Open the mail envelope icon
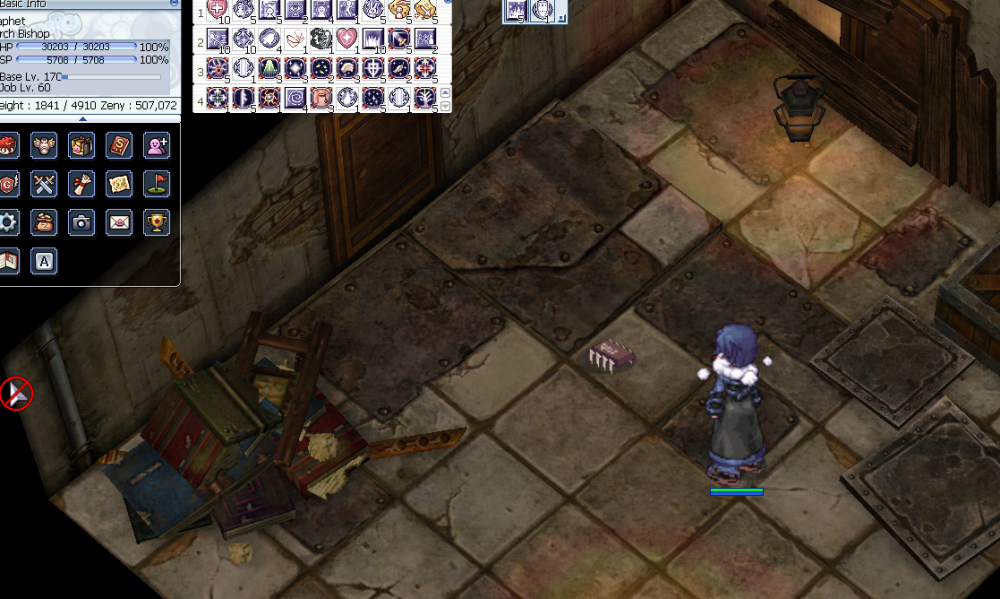The width and height of the screenshot is (1000, 599). coord(119,222)
